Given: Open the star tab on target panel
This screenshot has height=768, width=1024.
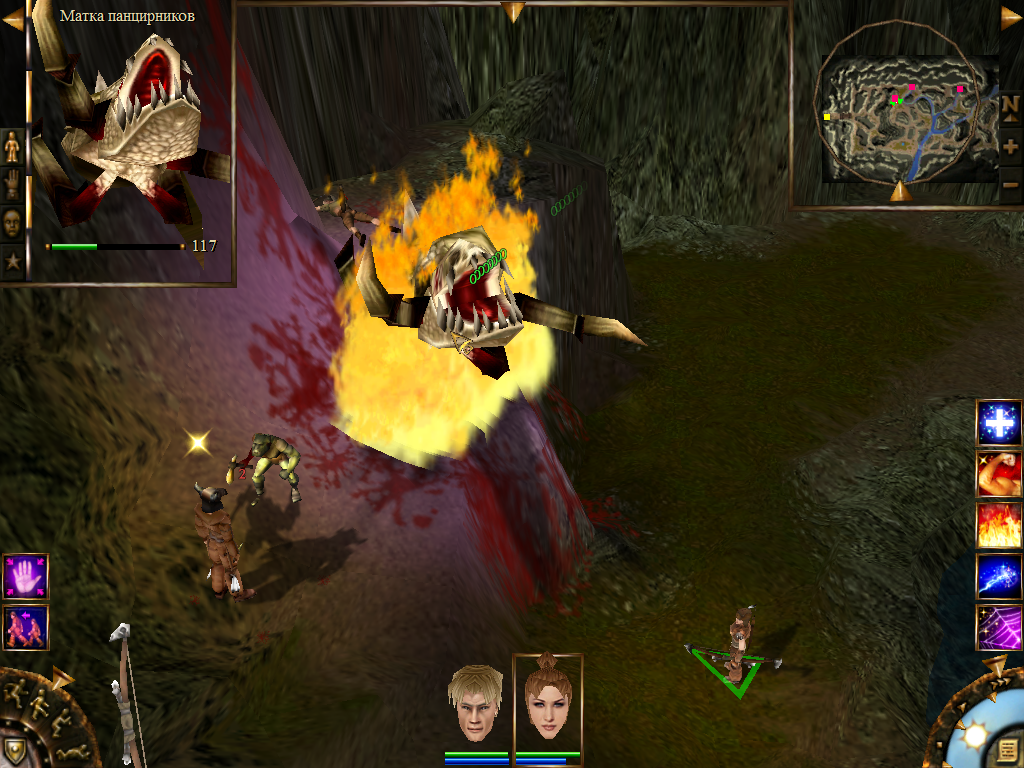Looking at the screenshot, I should (x=12, y=262).
